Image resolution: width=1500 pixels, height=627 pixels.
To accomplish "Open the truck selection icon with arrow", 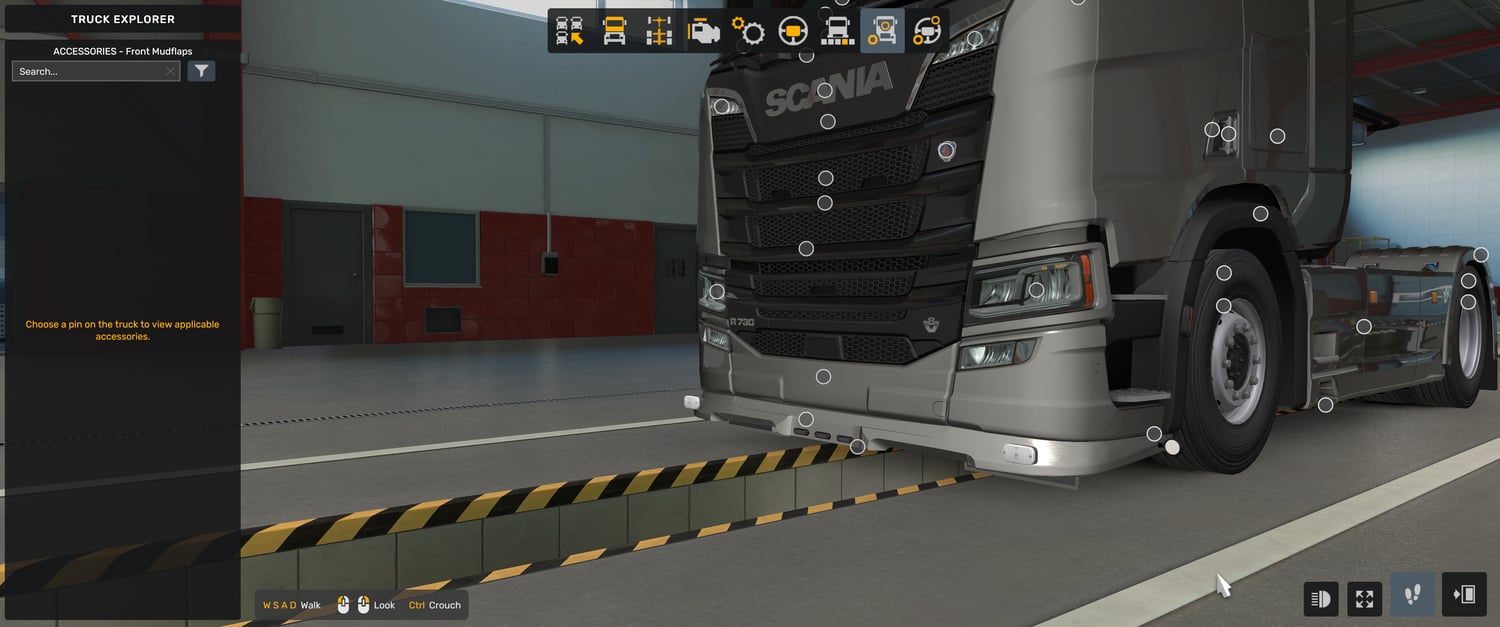I will click(x=570, y=31).
